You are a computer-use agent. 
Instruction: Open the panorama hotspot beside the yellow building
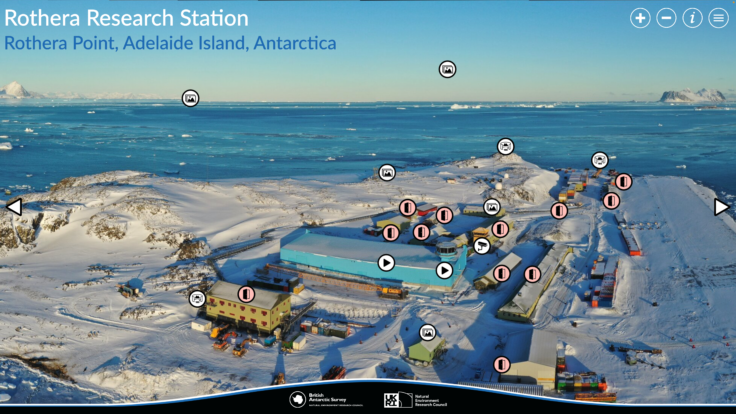click(197, 298)
